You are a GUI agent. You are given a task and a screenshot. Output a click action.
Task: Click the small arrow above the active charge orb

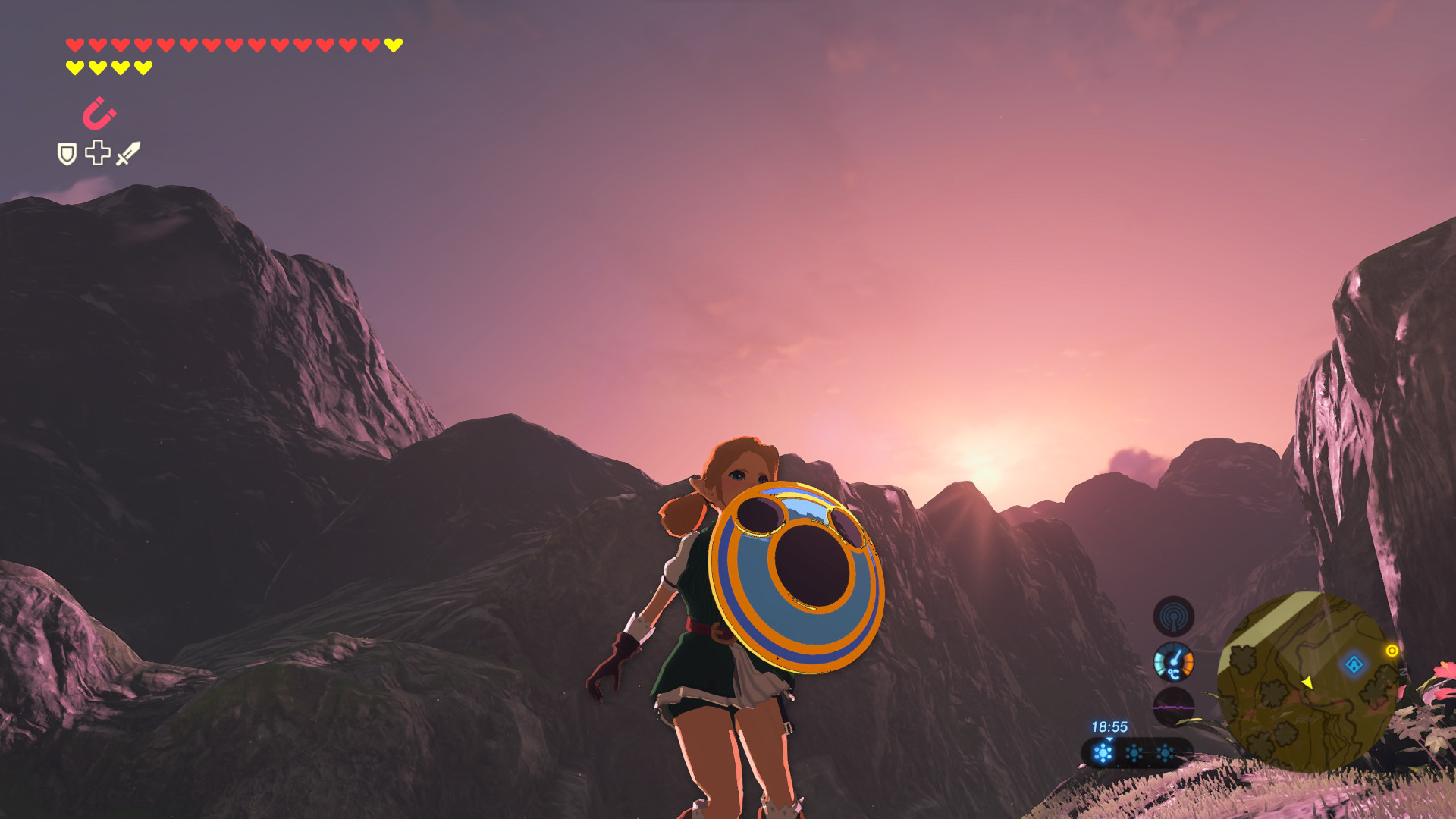point(1110,739)
